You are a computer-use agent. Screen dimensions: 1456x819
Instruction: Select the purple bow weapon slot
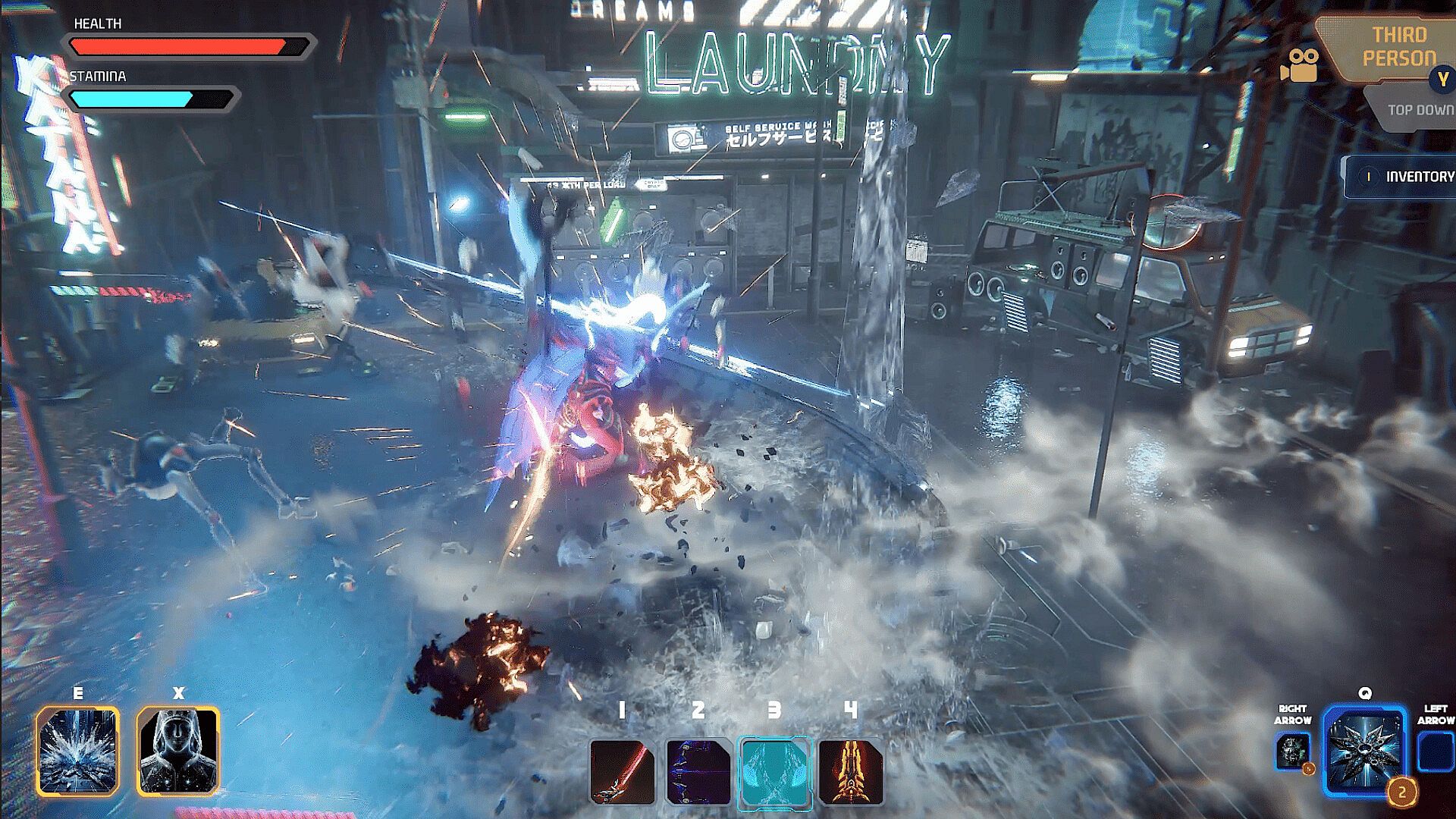(698, 772)
